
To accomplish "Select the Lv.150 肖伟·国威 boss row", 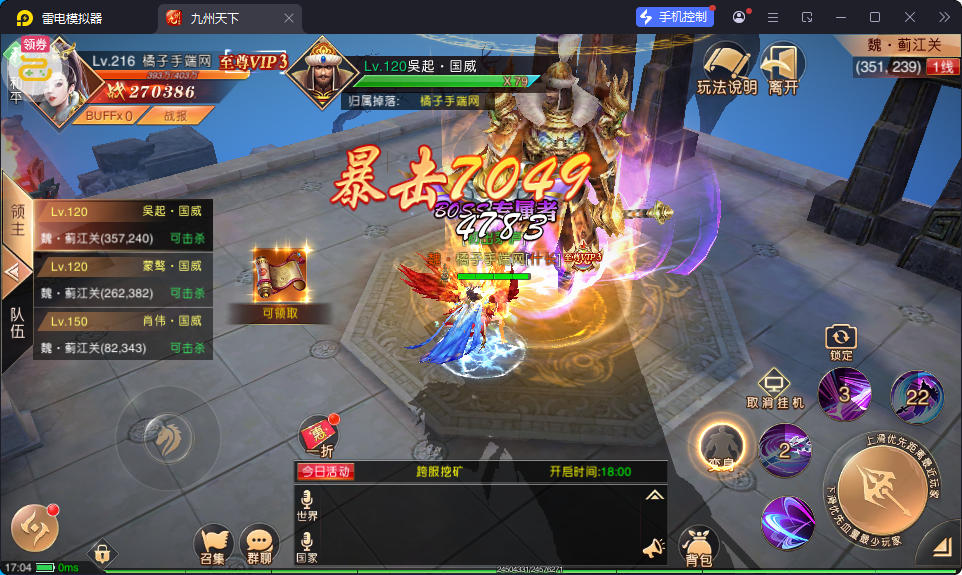I will [x=124, y=335].
